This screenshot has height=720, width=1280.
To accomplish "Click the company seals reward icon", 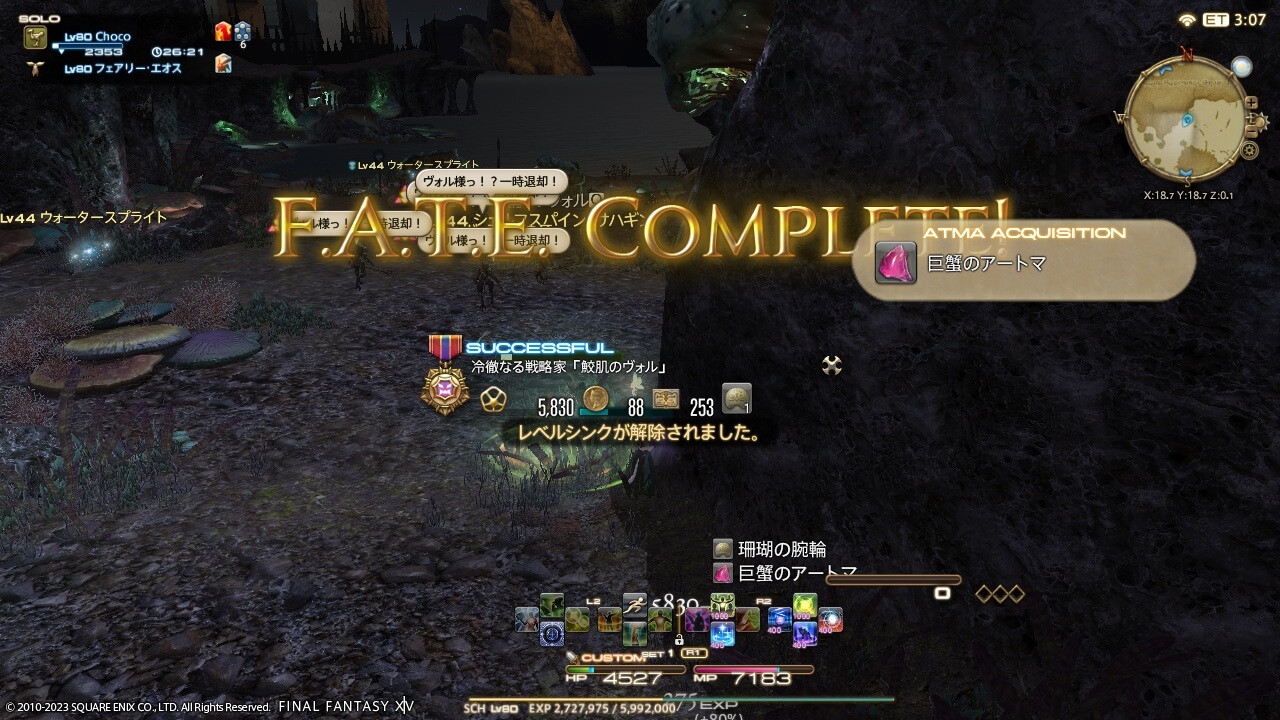I will click(x=666, y=399).
